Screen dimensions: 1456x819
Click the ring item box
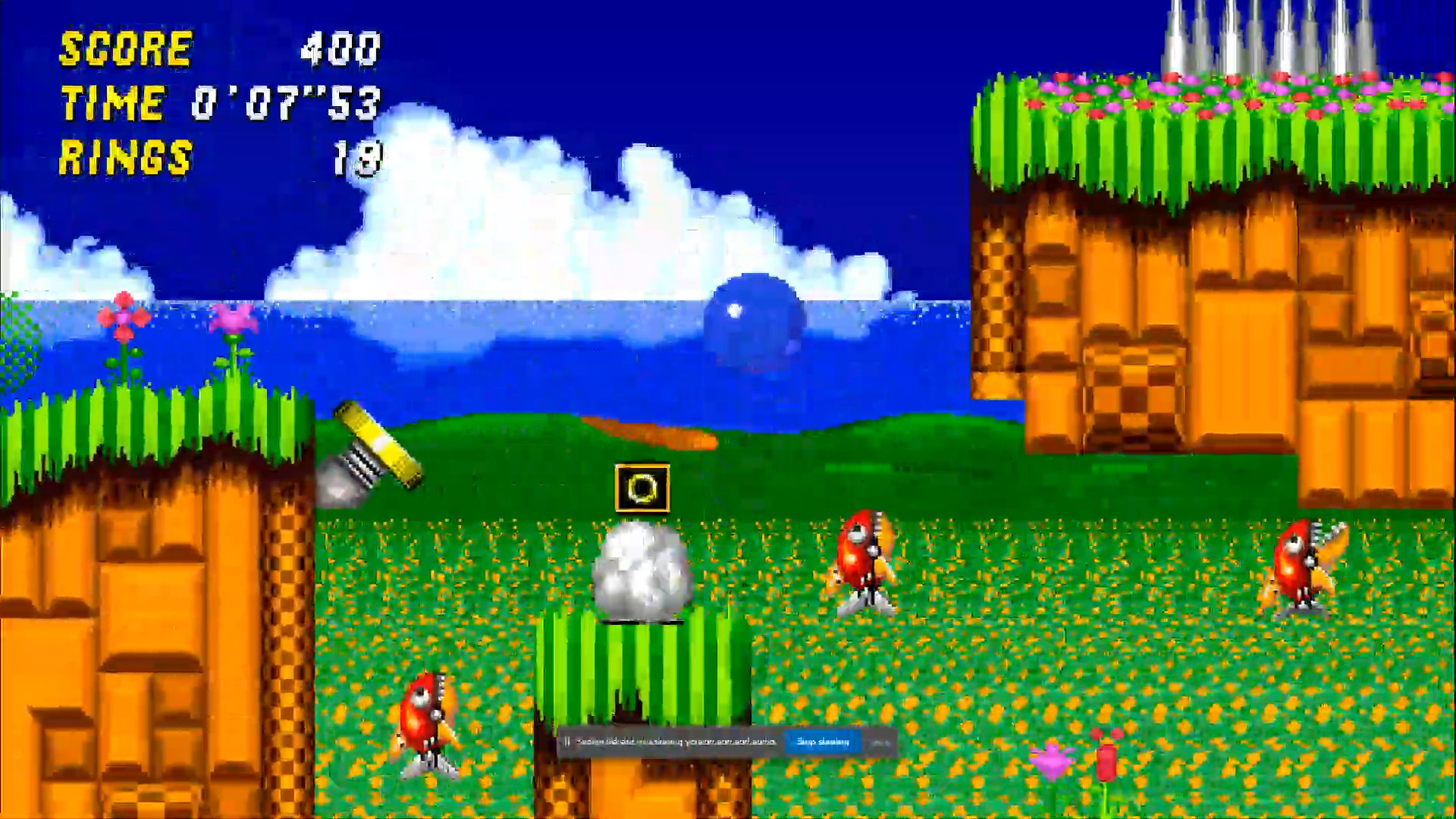(x=642, y=489)
